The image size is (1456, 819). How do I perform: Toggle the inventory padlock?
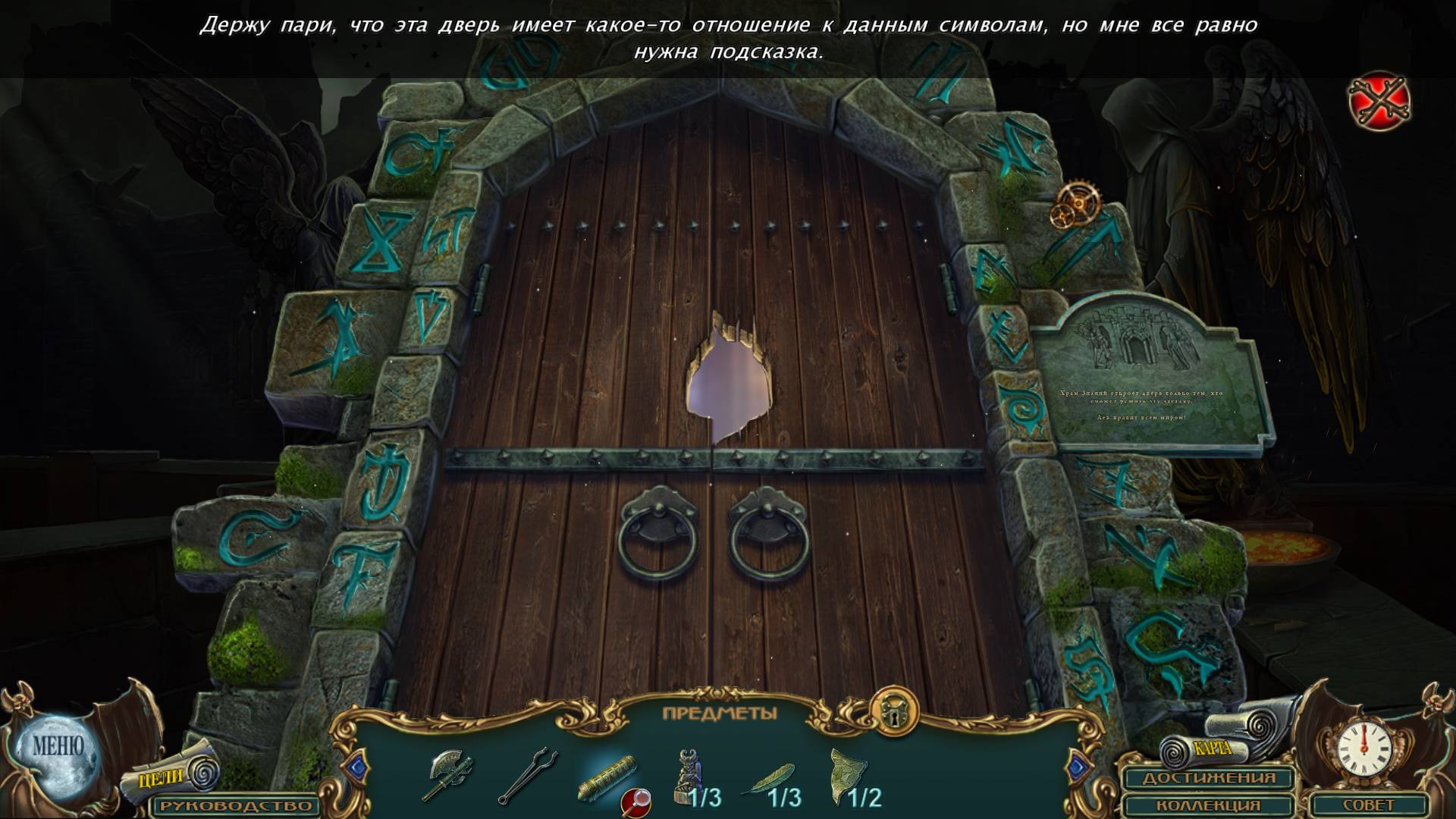[894, 711]
